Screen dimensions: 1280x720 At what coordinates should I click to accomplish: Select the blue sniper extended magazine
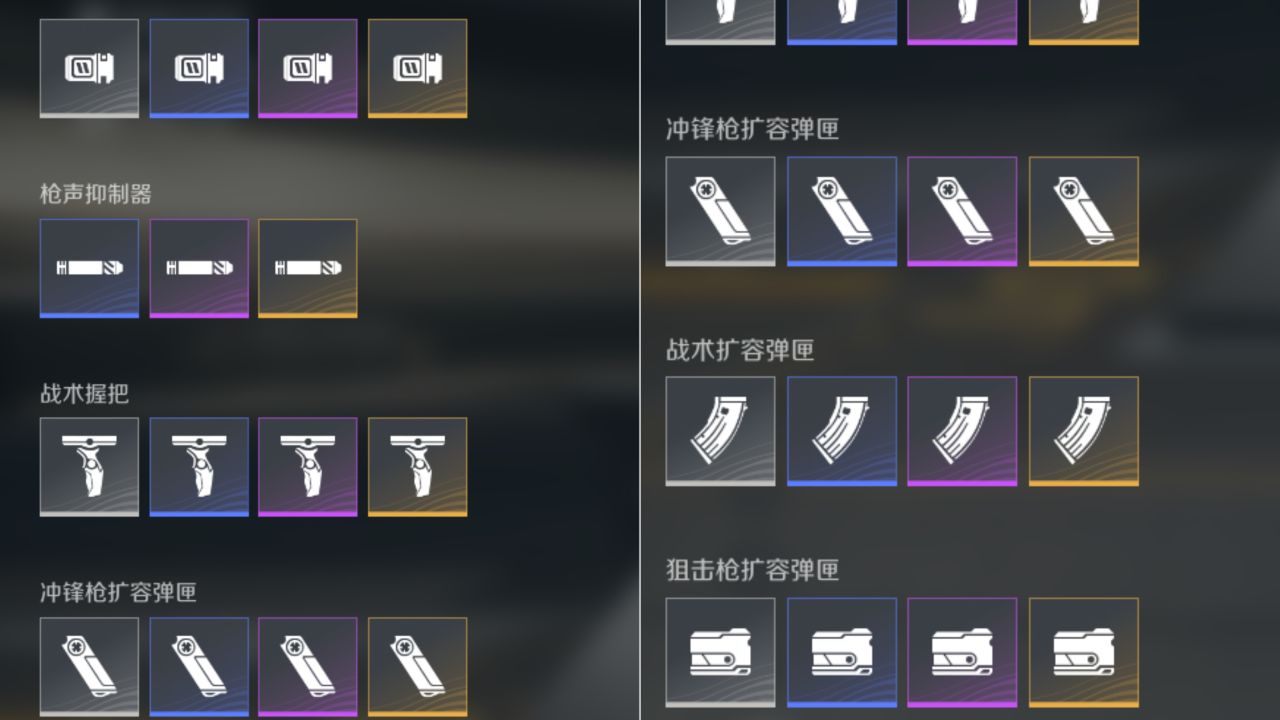point(841,651)
